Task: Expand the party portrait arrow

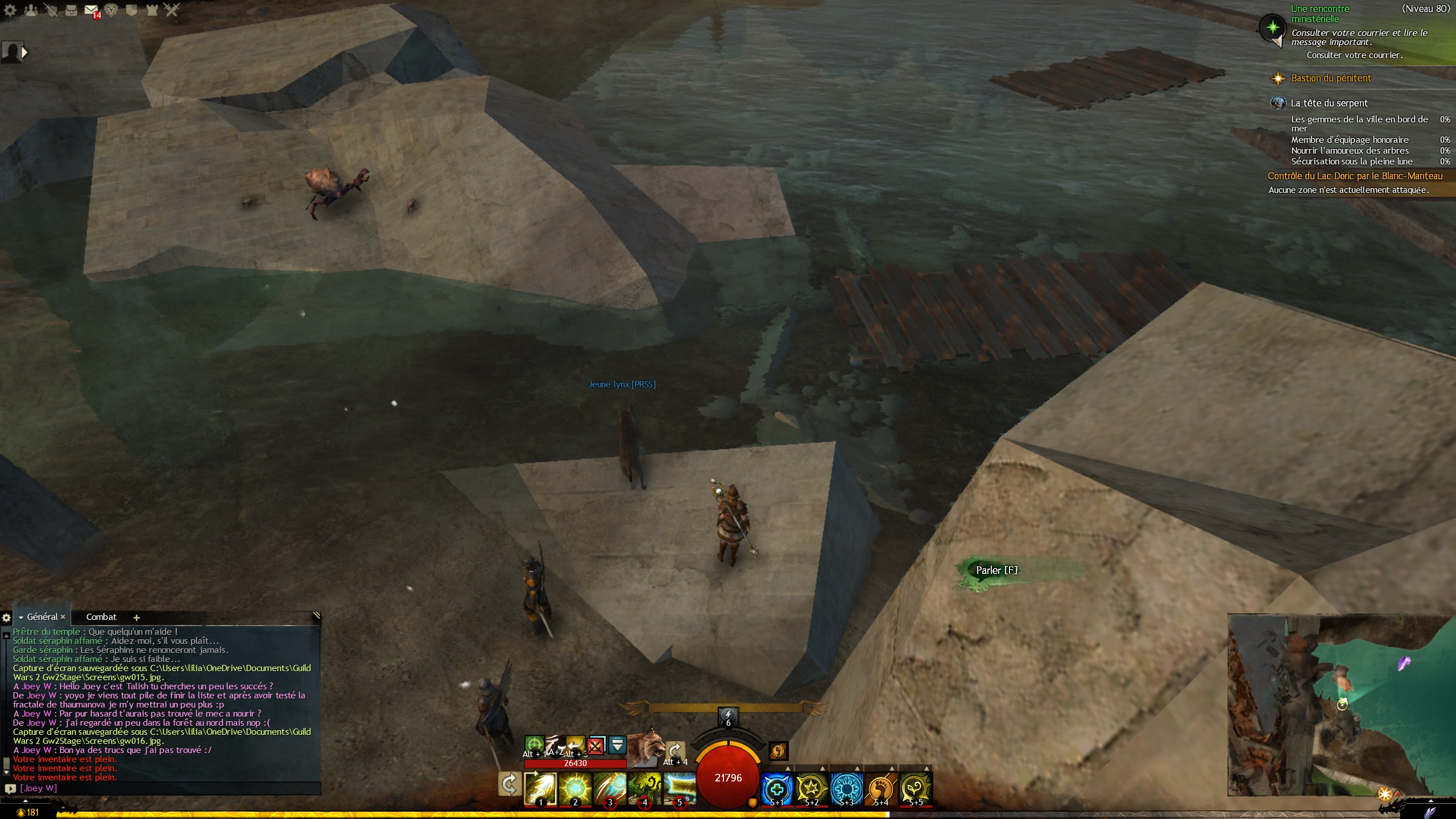Action: coord(24,52)
